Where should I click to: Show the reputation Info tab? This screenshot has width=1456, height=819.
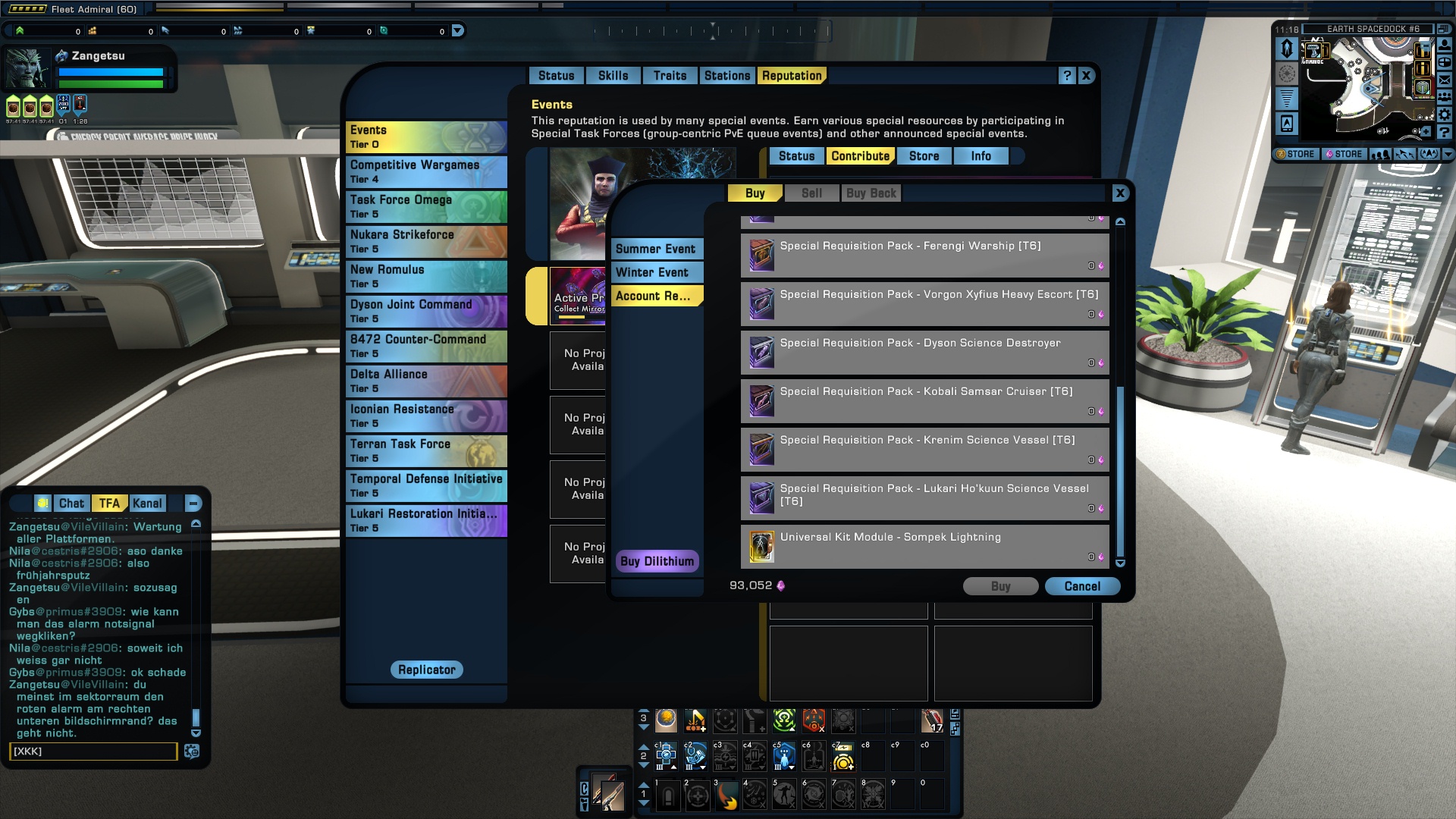tap(981, 156)
